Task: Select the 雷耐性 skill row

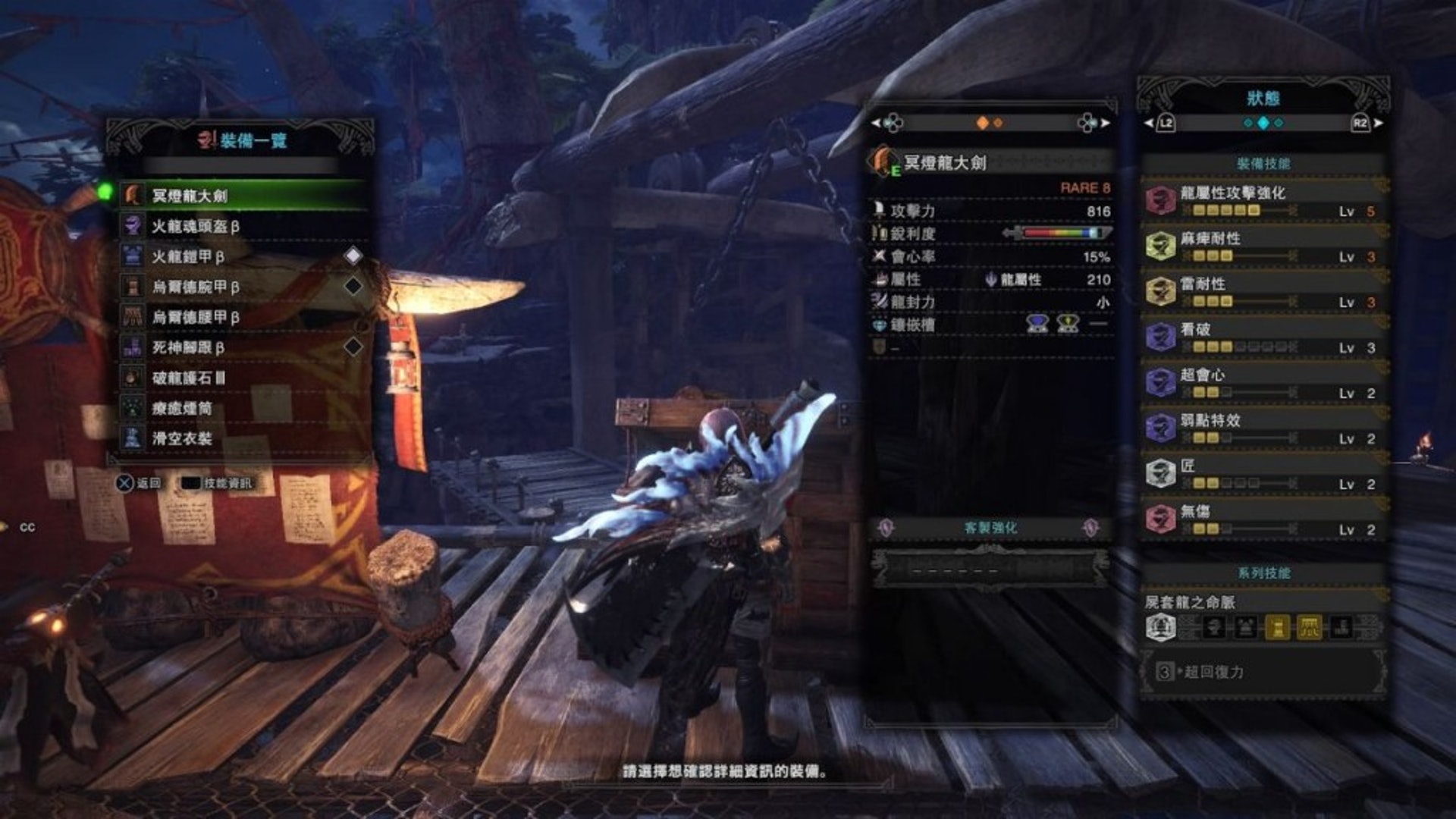Action: pos(1263,292)
